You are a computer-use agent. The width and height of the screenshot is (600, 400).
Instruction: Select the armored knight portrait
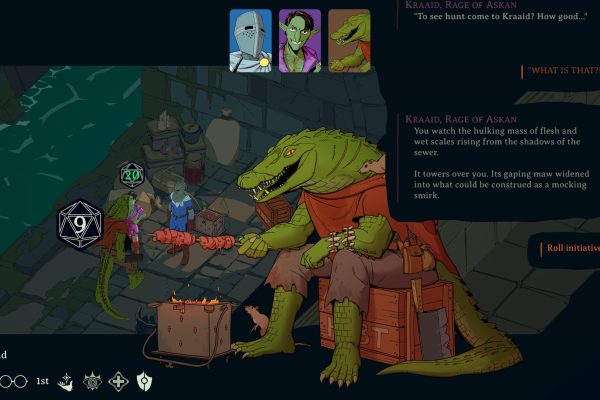[251, 41]
